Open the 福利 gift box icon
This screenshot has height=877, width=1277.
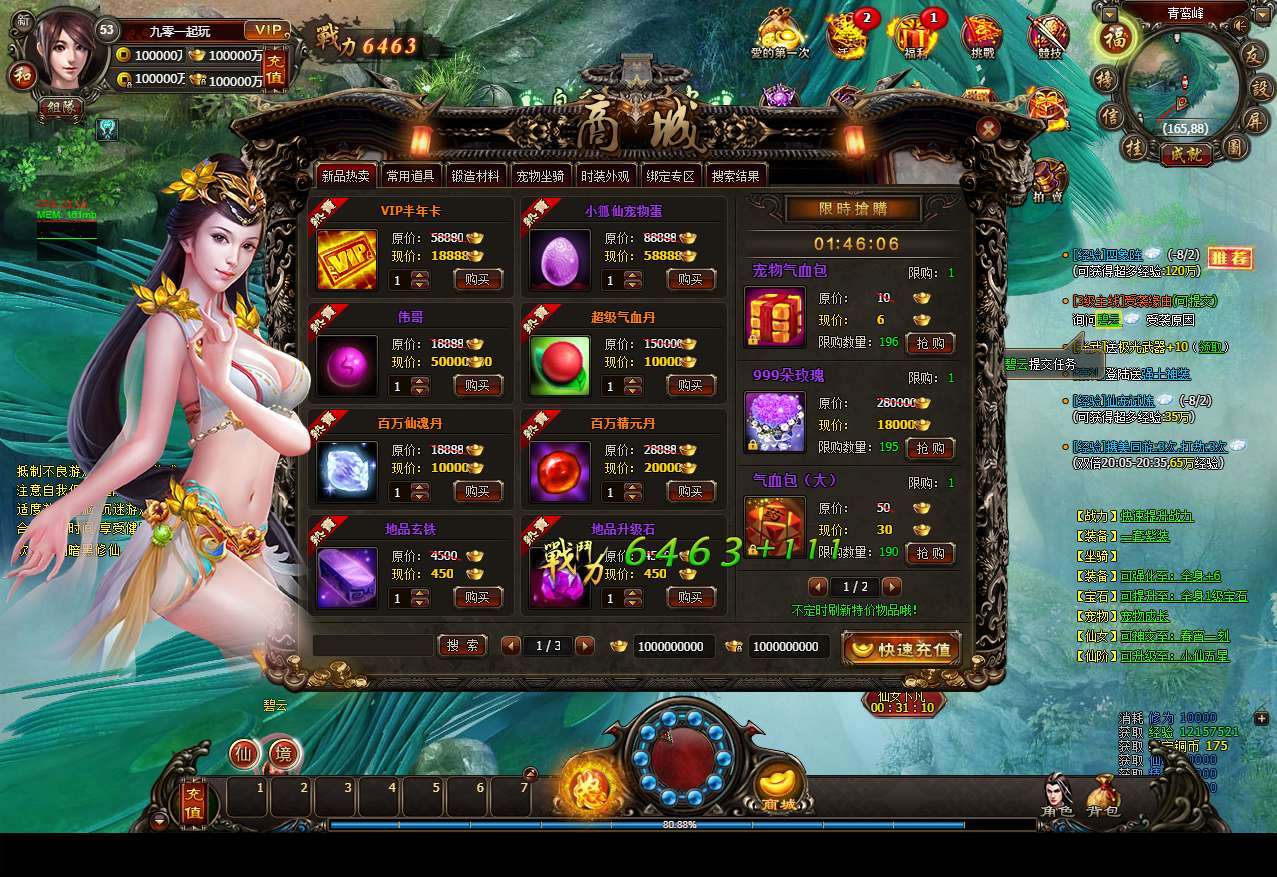pos(913,34)
